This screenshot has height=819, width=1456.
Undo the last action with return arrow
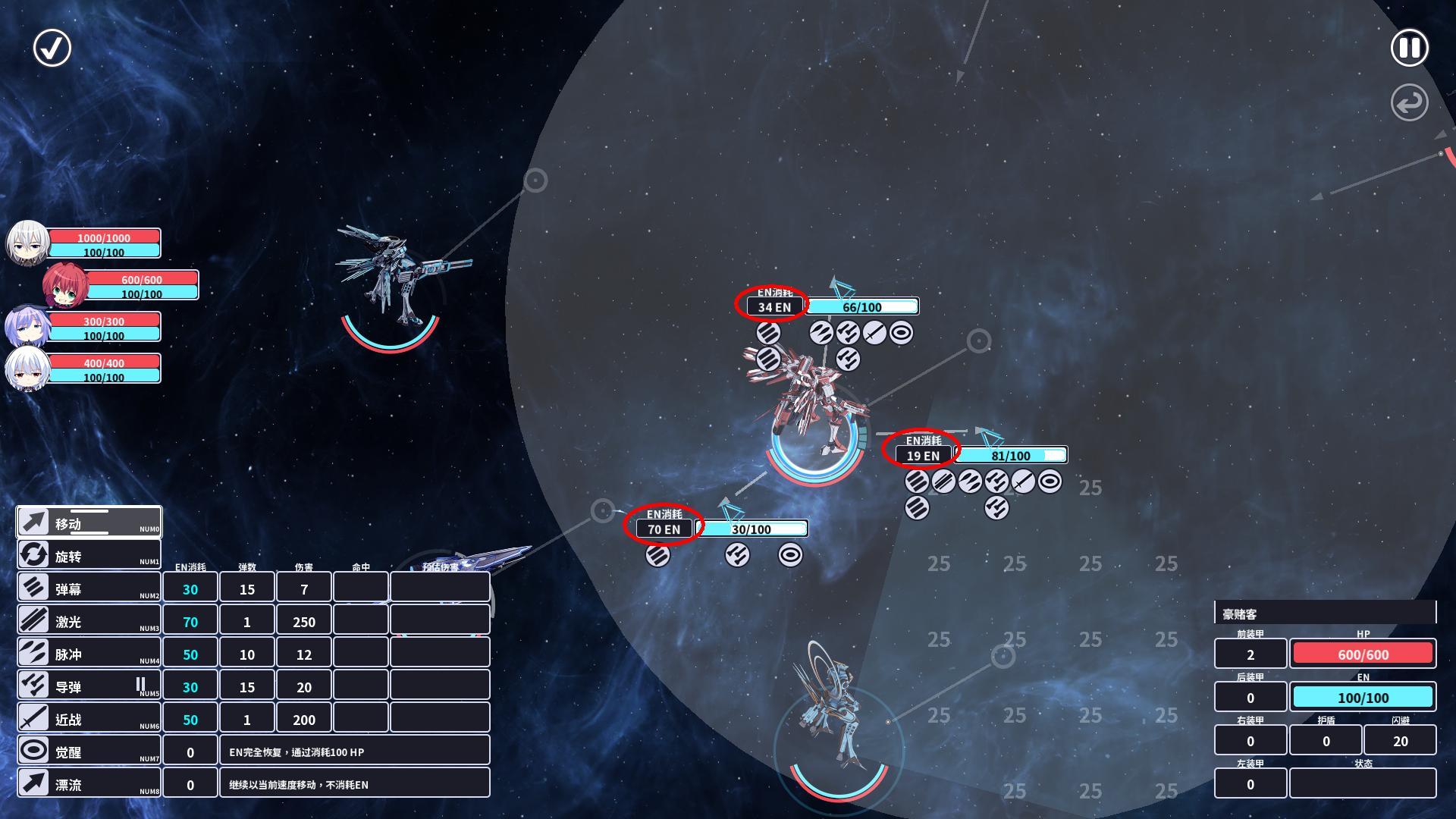pos(1409,103)
